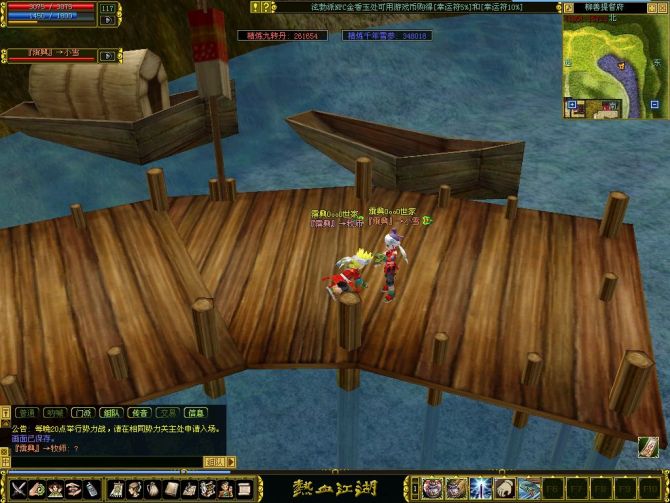Zoom in the minimap with plus button
670x503 pixels.
click(571, 103)
